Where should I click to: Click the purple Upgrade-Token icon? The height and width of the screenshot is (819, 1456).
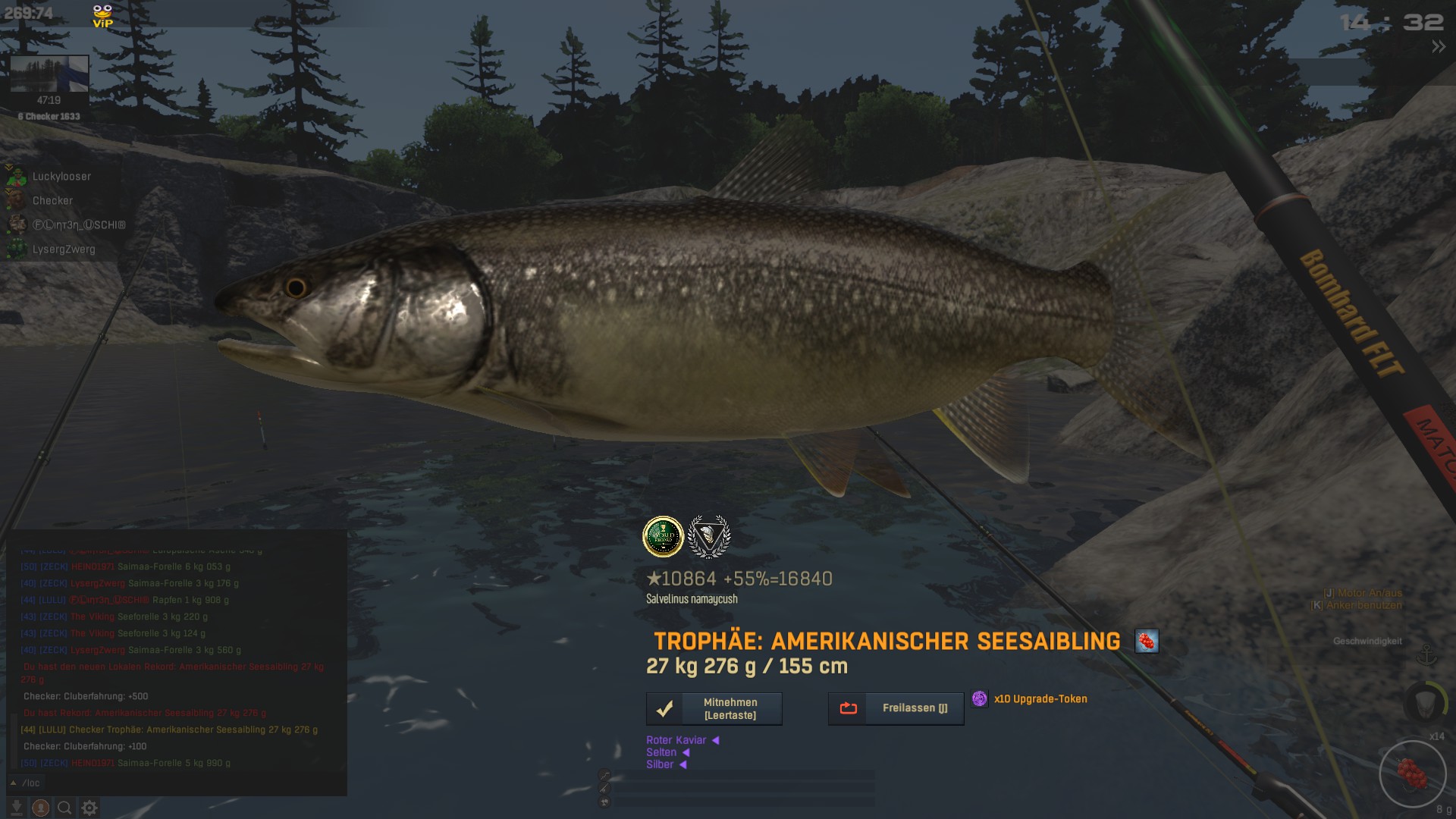979,698
